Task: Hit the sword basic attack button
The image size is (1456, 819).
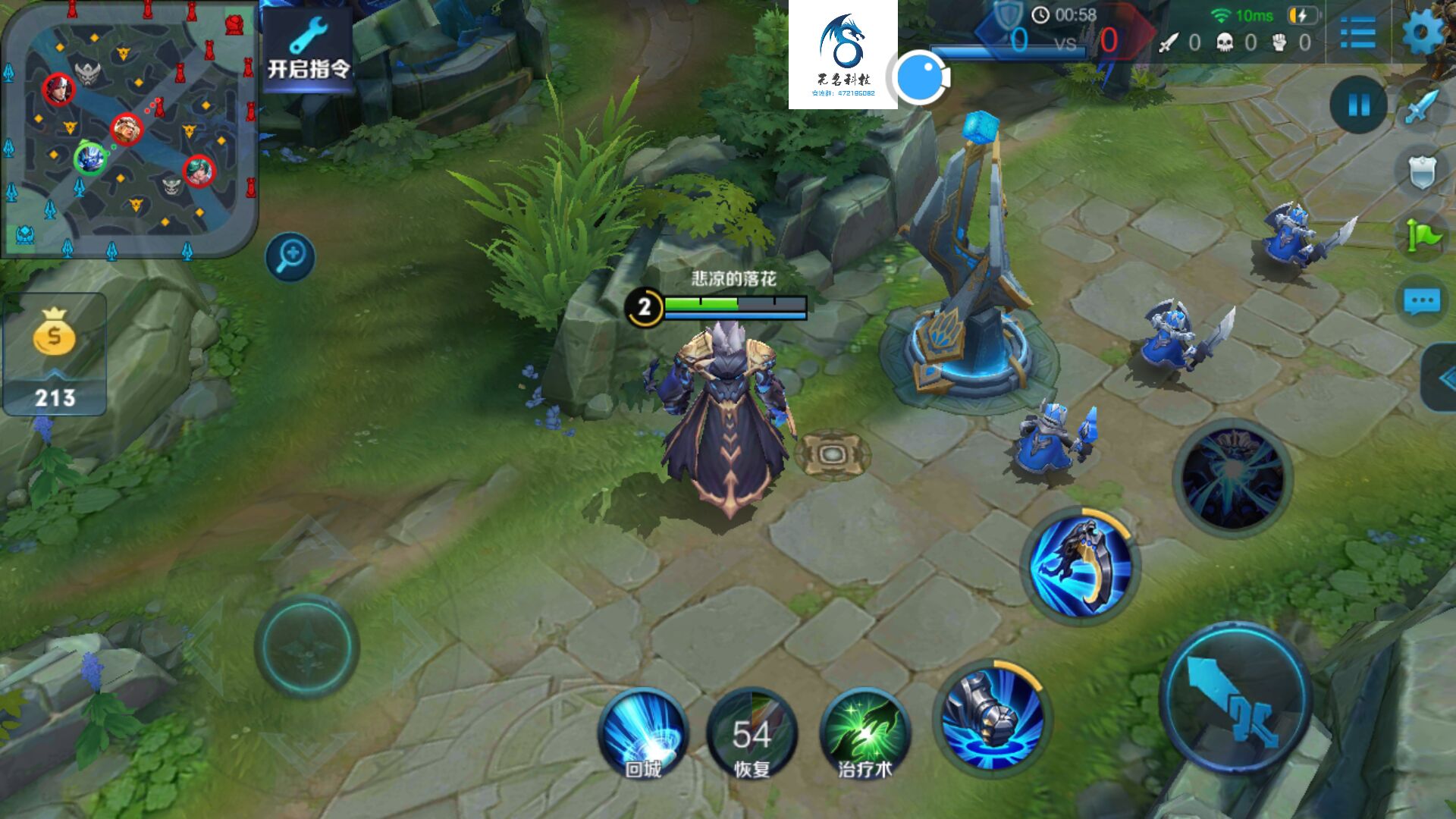Action: click(x=1236, y=699)
